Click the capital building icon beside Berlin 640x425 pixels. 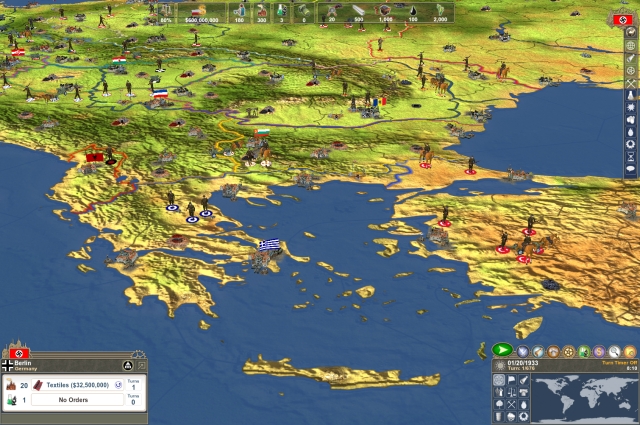(127, 365)
